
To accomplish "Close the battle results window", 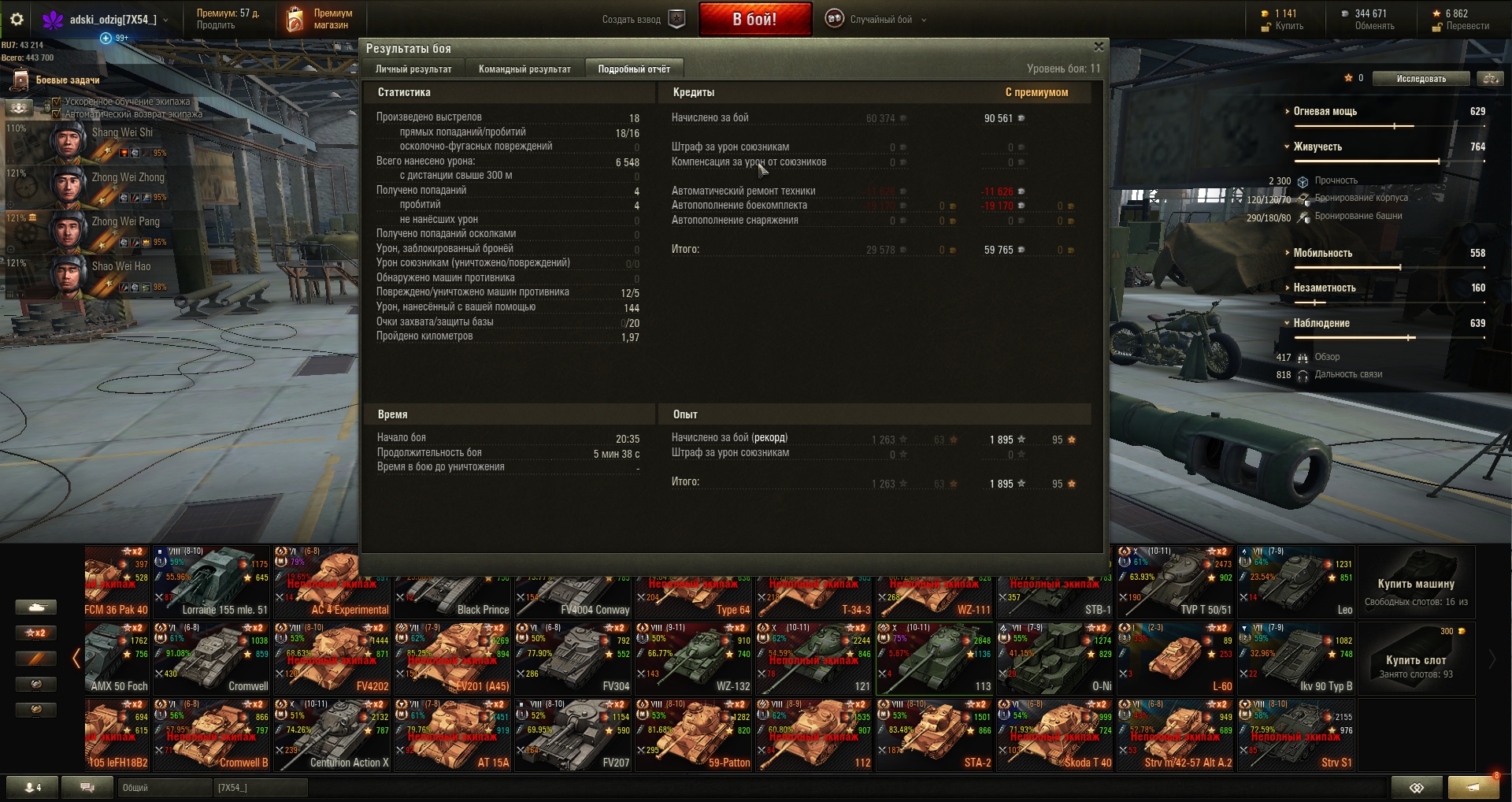I will 1099,47.
